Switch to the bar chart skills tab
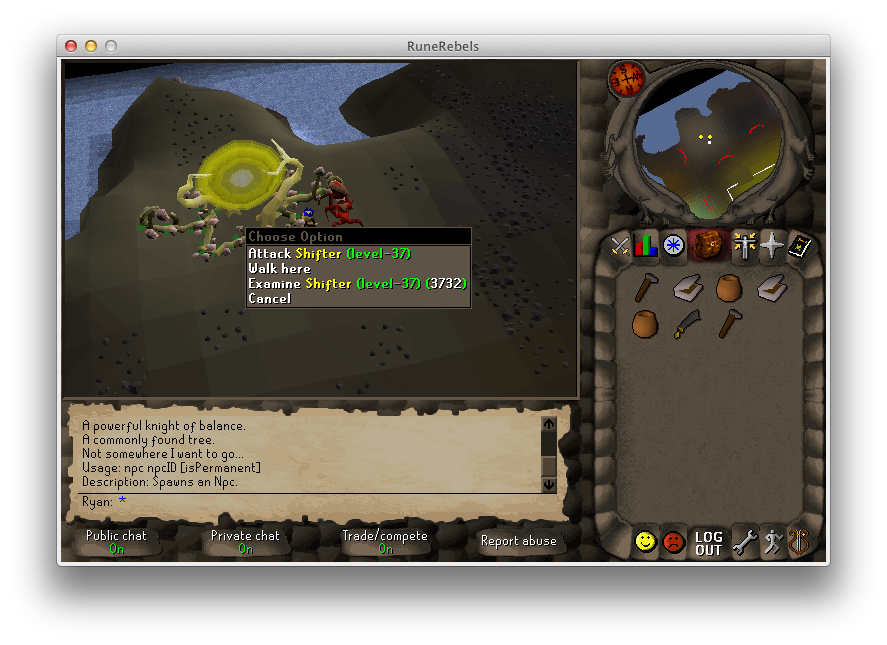 click(646, 245)
